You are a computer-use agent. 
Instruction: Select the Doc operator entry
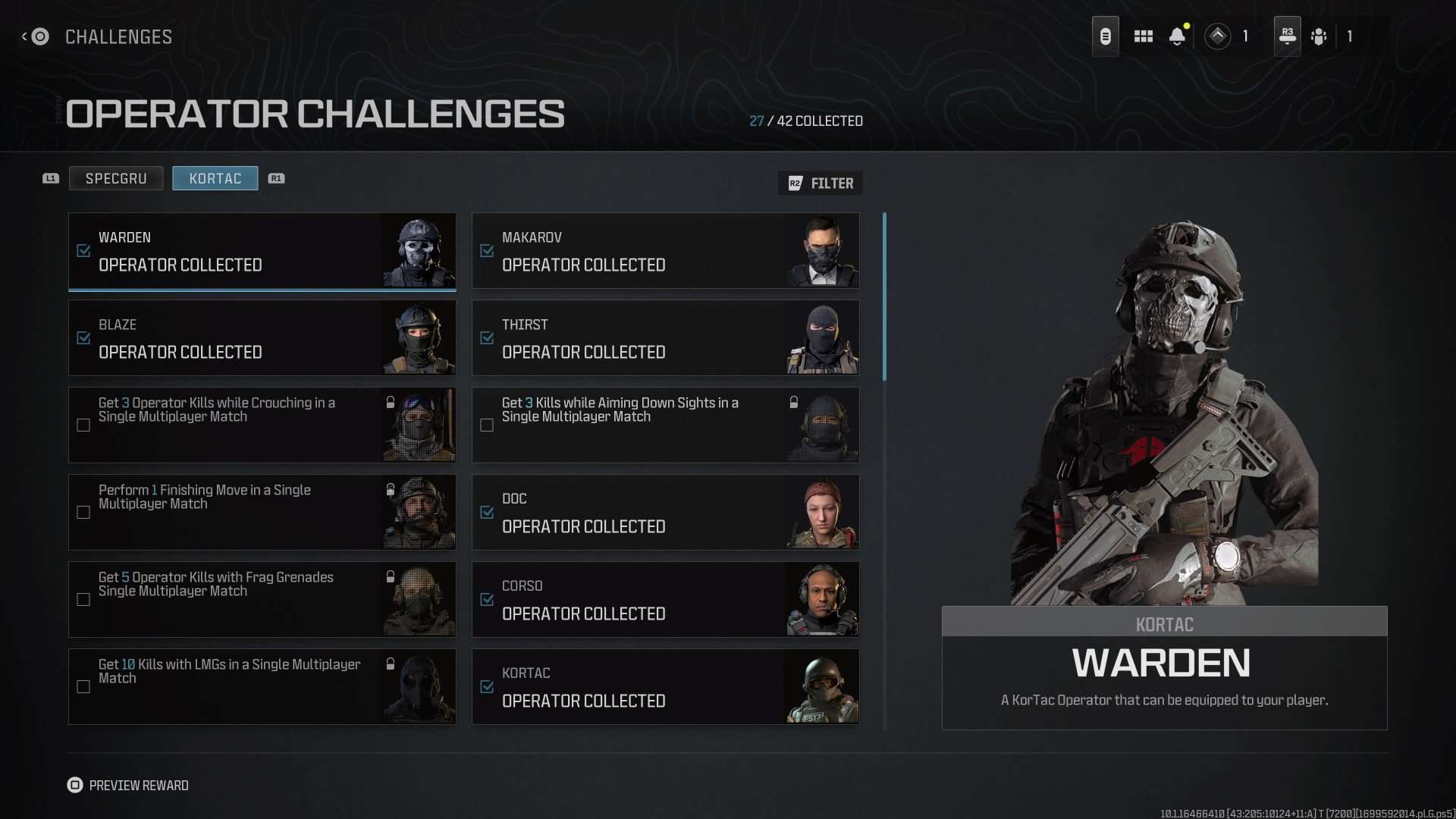pos(665,512)
